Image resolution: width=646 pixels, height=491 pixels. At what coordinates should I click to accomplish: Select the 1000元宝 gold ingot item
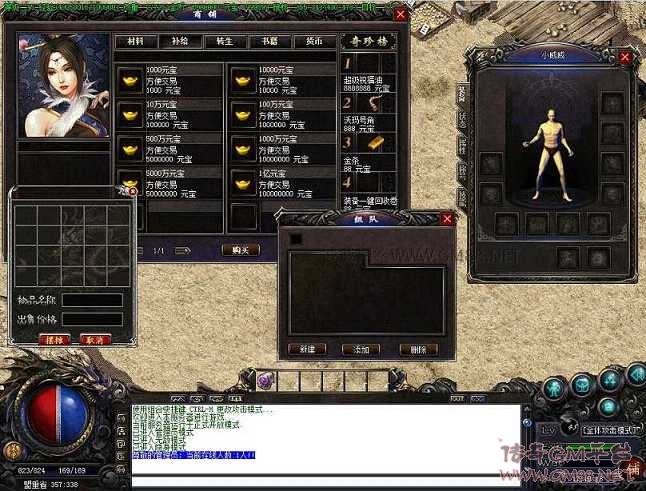[x=131, y=81]
